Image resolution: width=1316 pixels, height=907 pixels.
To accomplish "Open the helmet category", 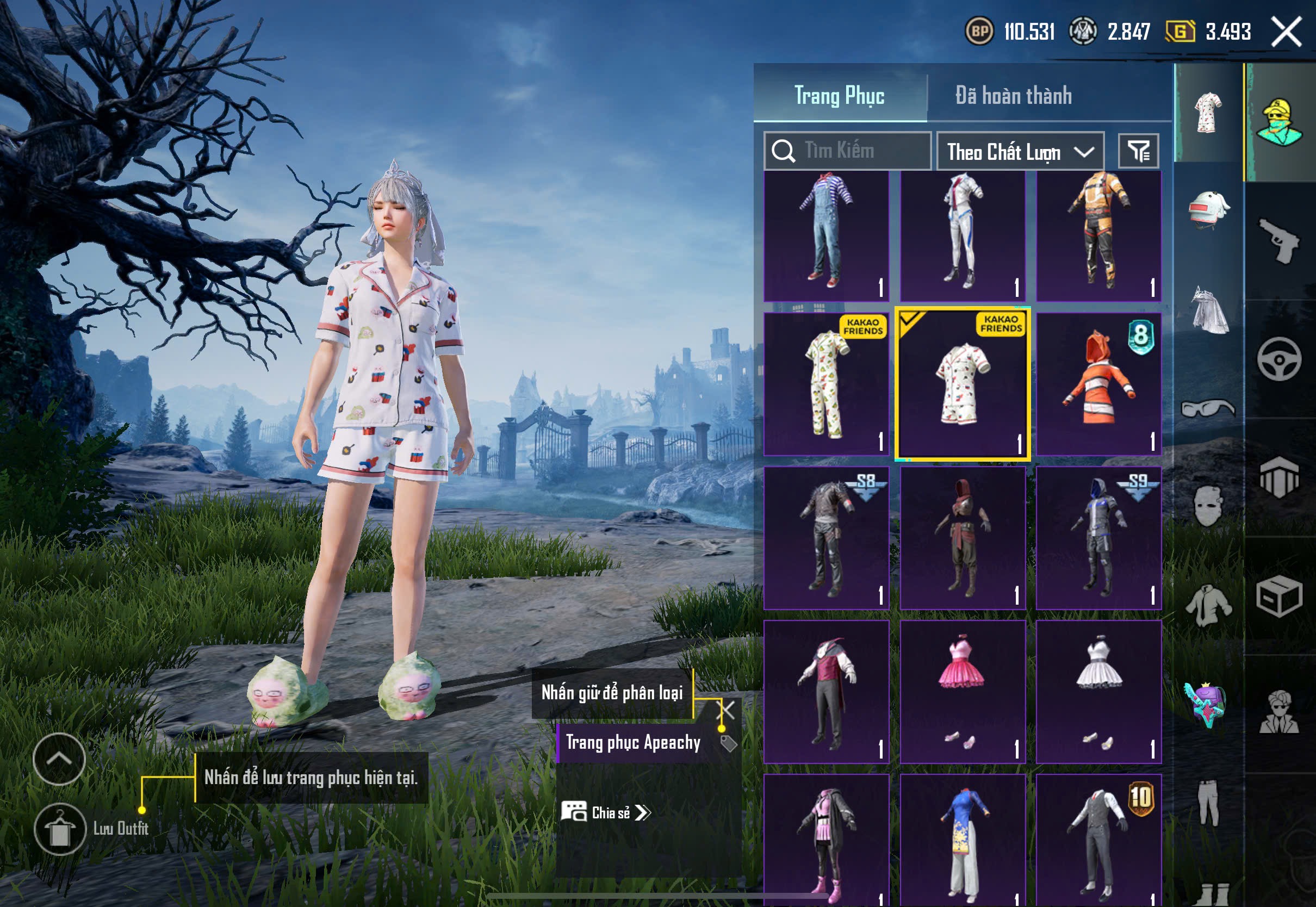I will 1209,210.
